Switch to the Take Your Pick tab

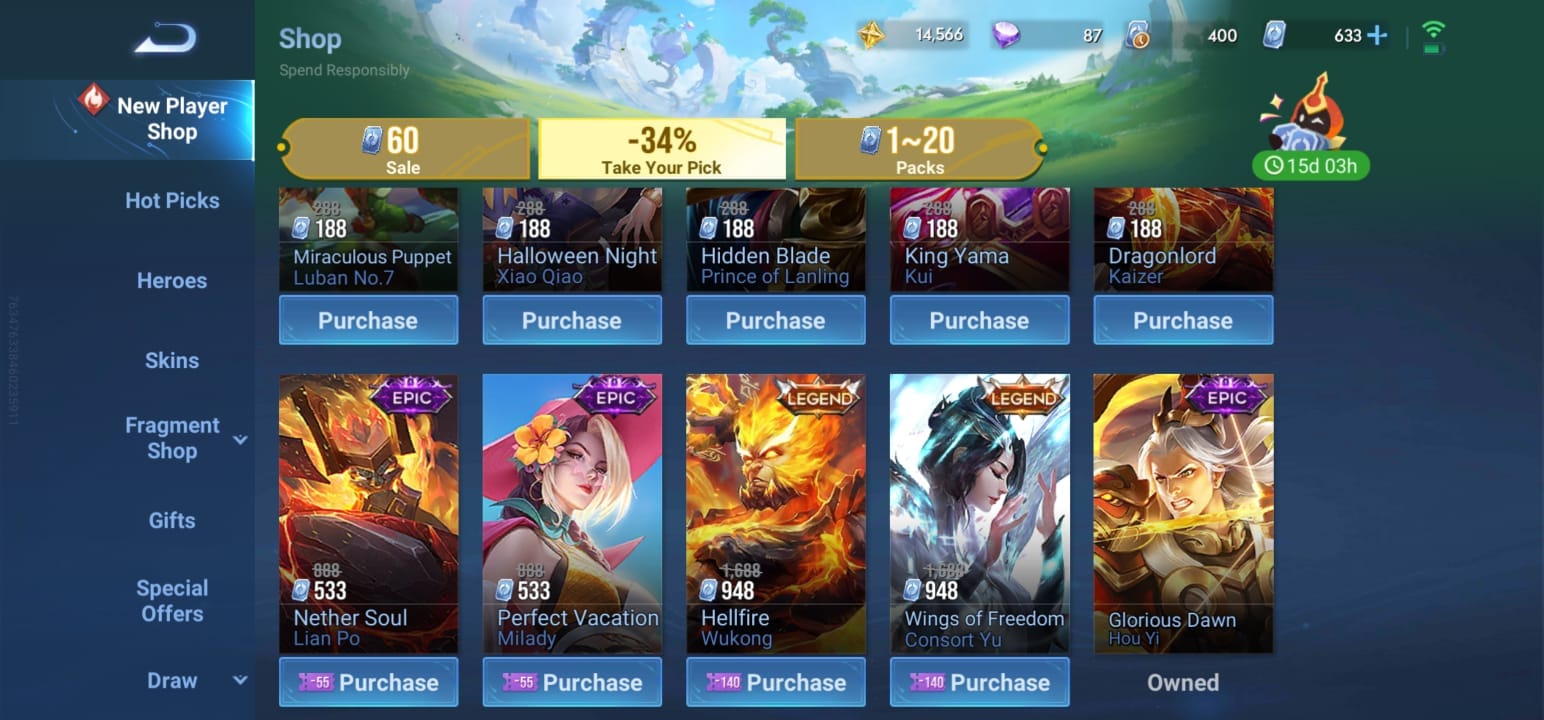[662, 150]
